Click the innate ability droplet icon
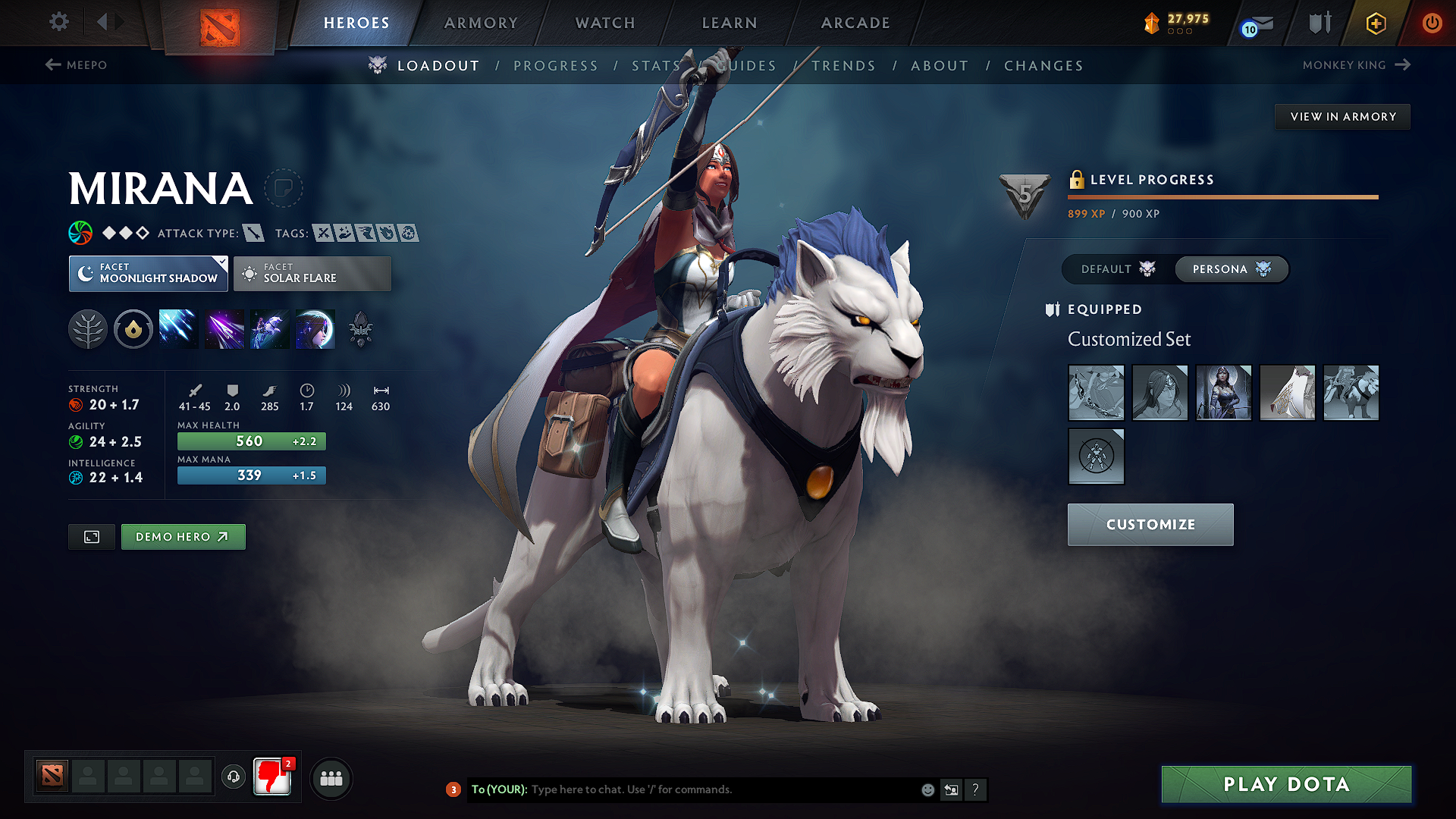1456x819 pixels. click(133, 328)
